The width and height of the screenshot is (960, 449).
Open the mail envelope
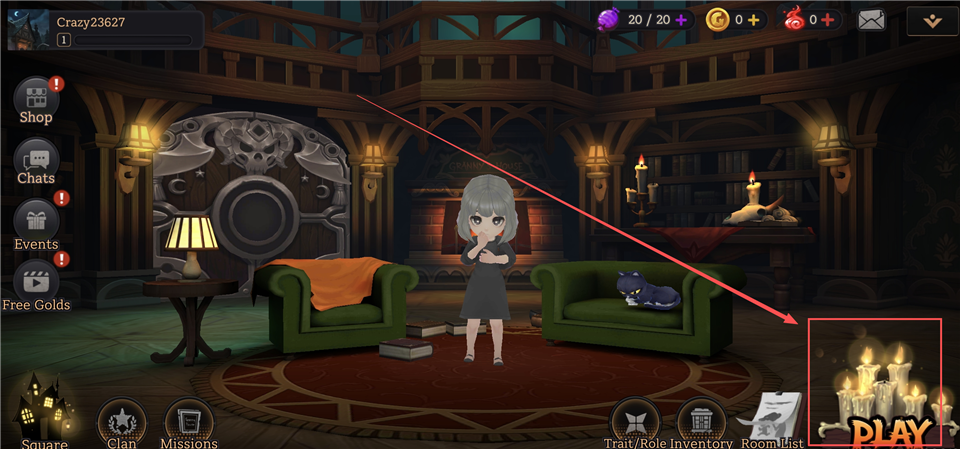pos(872,19)
